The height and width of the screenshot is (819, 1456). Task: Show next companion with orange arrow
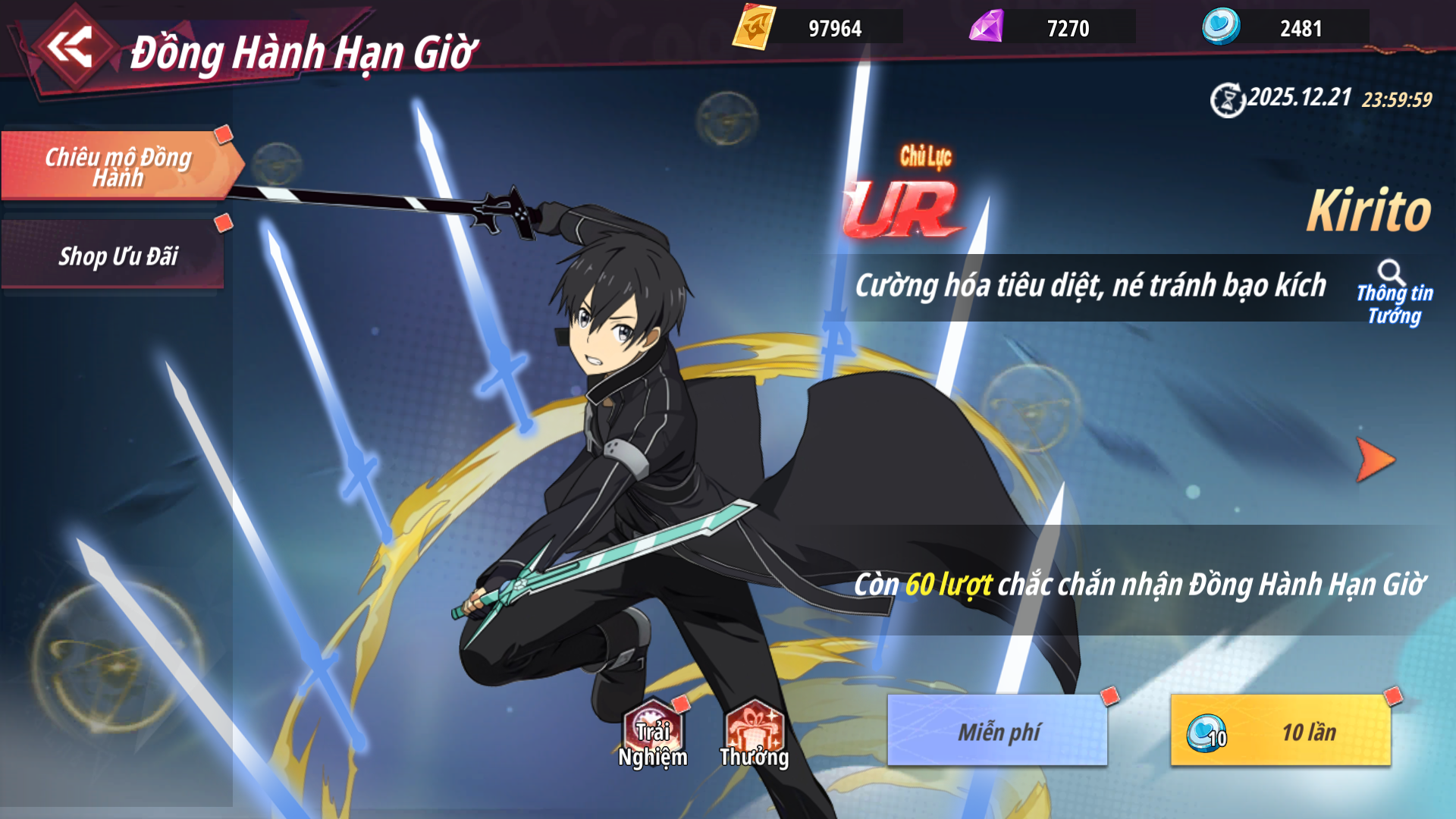[1374, 460]
